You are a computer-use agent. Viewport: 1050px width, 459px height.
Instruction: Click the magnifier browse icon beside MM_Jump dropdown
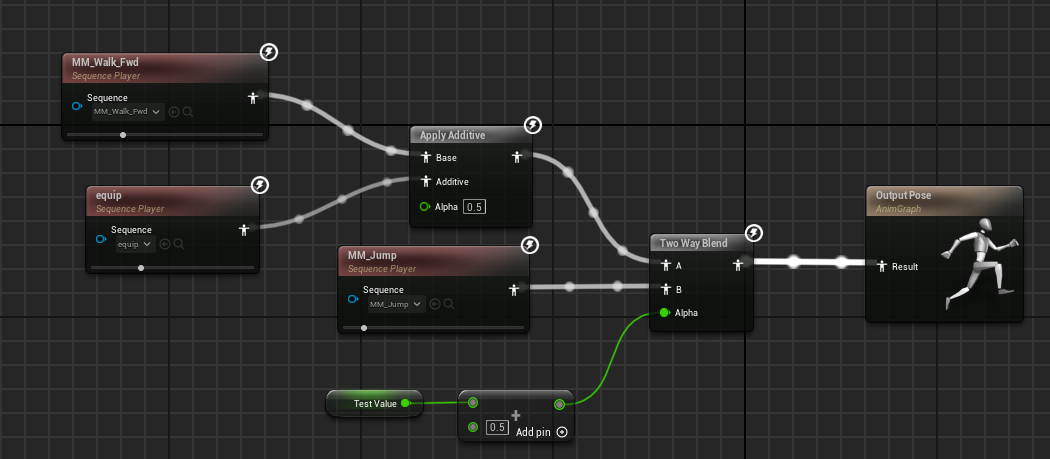point(449,304)
